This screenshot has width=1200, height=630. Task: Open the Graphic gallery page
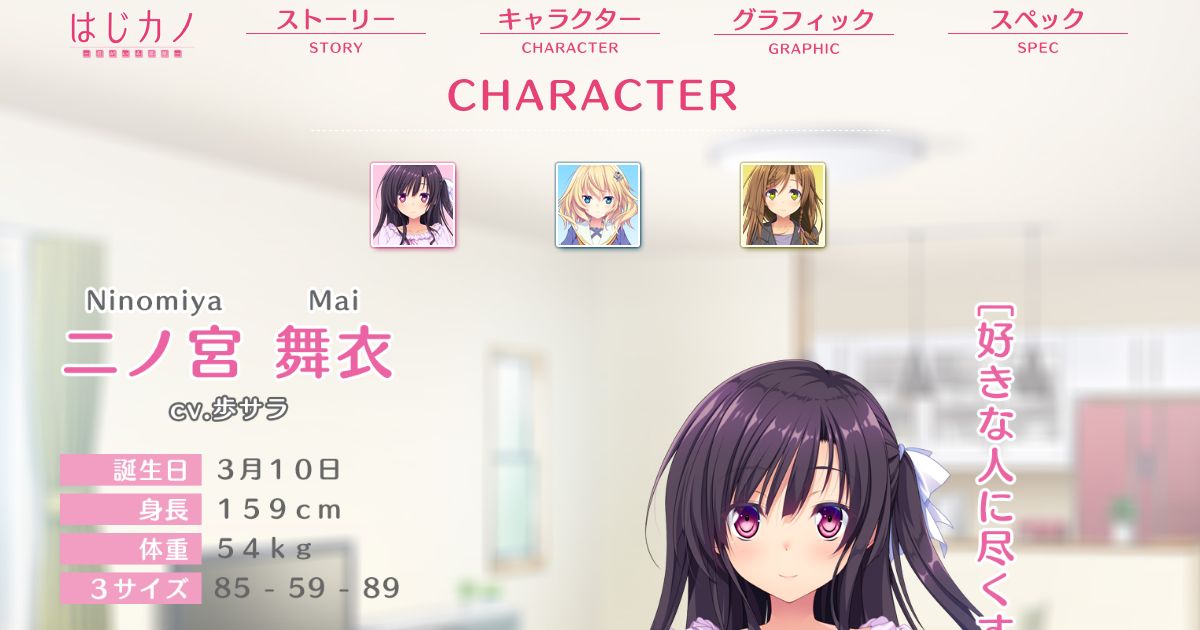803,31
